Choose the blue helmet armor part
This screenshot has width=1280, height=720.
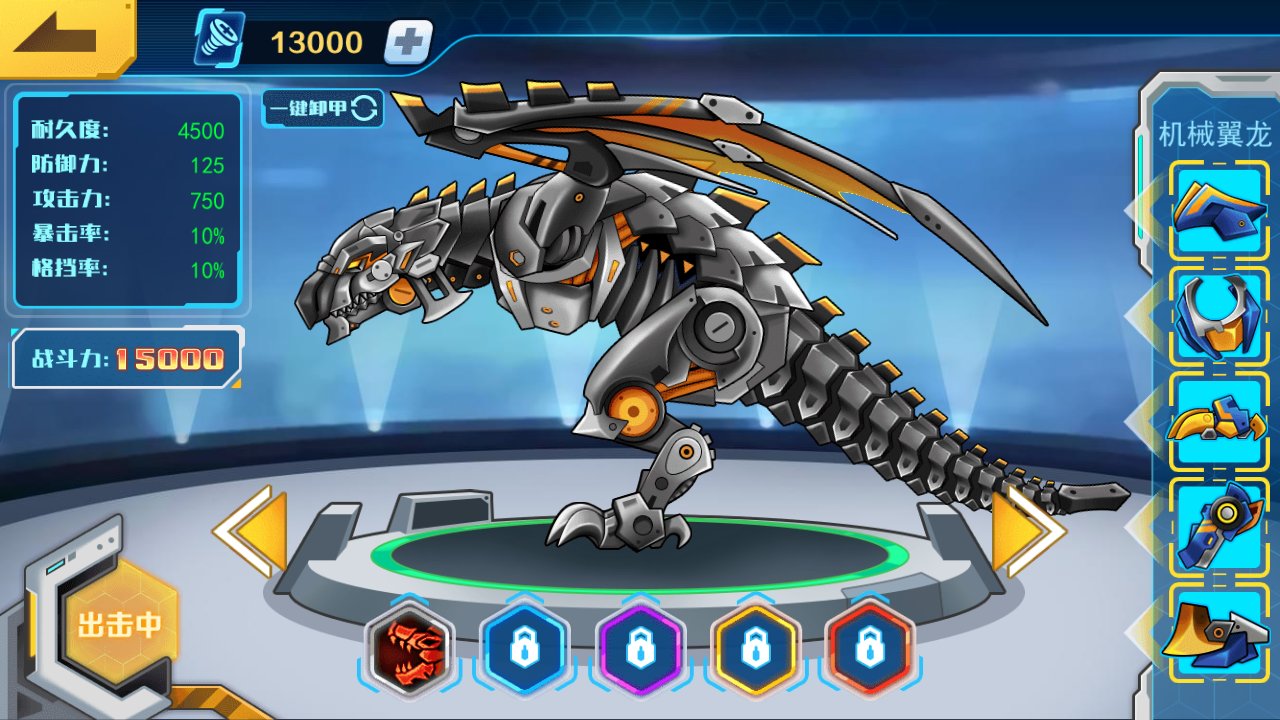pyautogui.click(x=1217, y=314)
